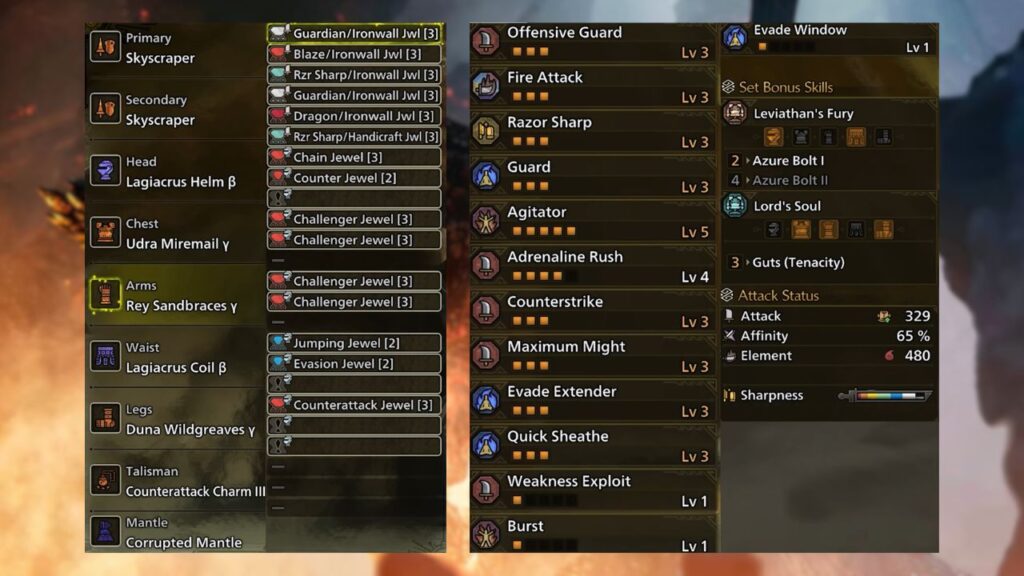Select the Agitator skill row
This screenshot has height=576, width=1024.
point(593,221)
